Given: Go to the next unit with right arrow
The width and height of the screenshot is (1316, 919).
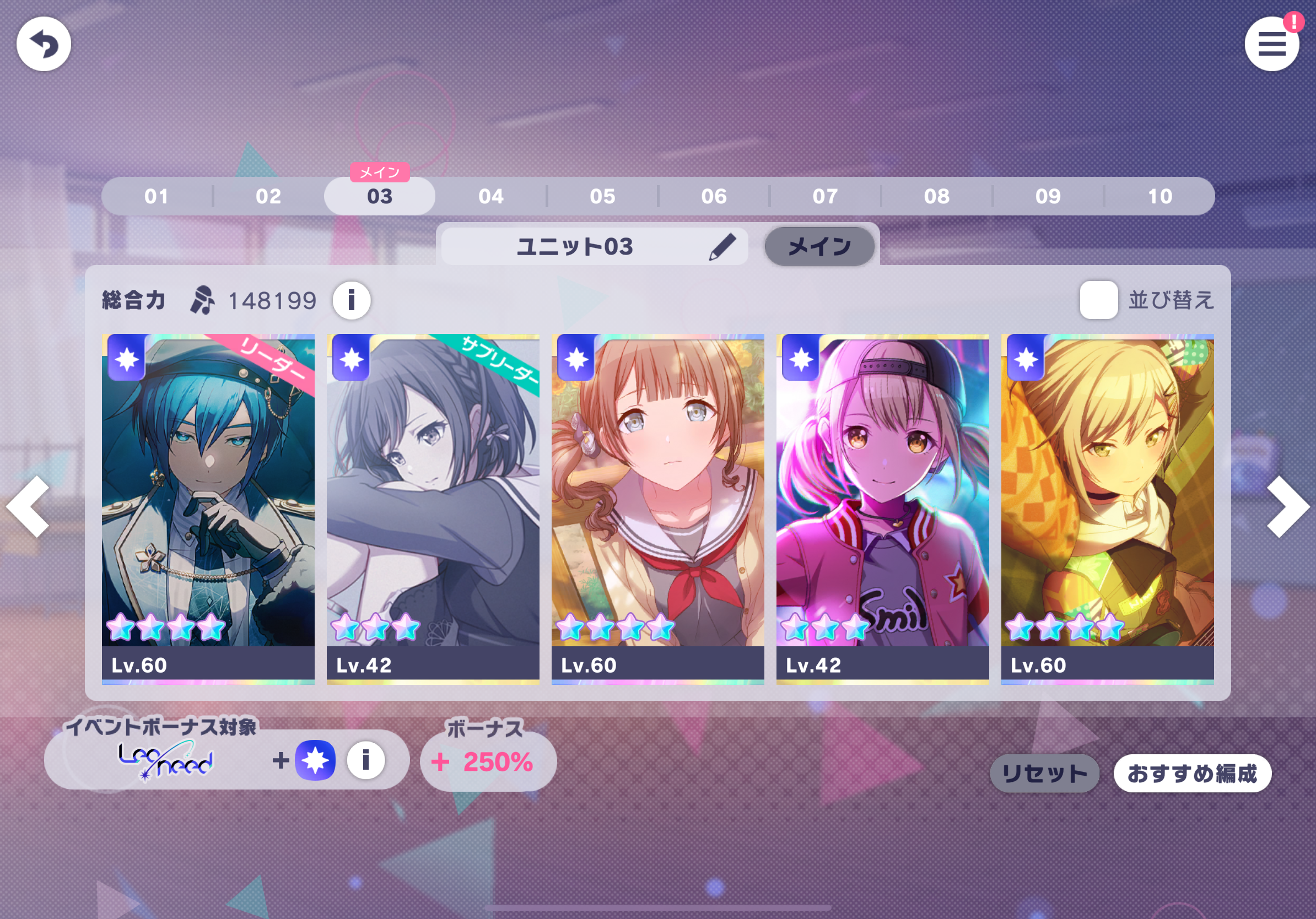Looking at the screenshot, I should click(1287, 506).
